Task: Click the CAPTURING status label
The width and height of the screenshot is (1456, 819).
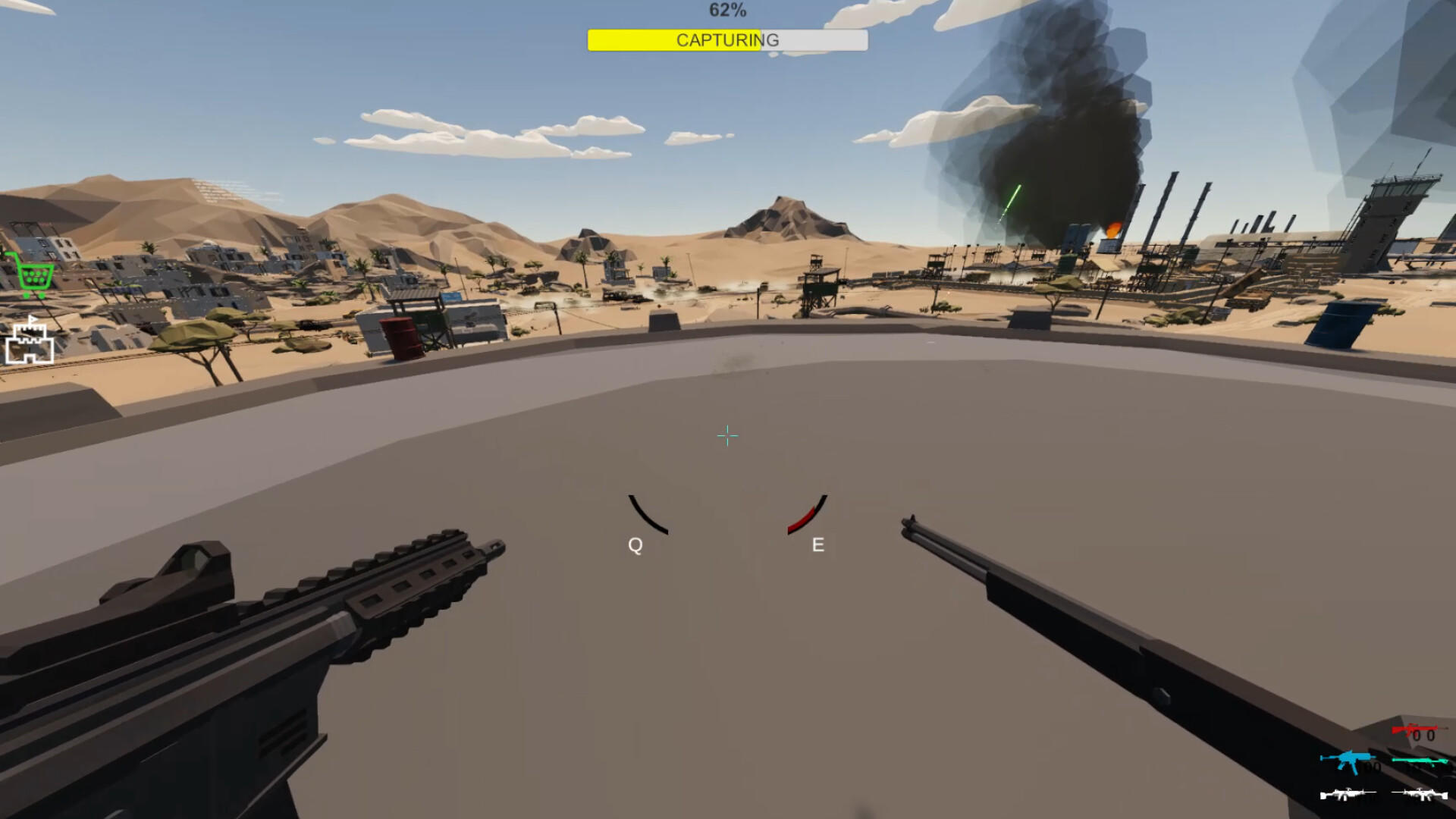Action: 726,40
